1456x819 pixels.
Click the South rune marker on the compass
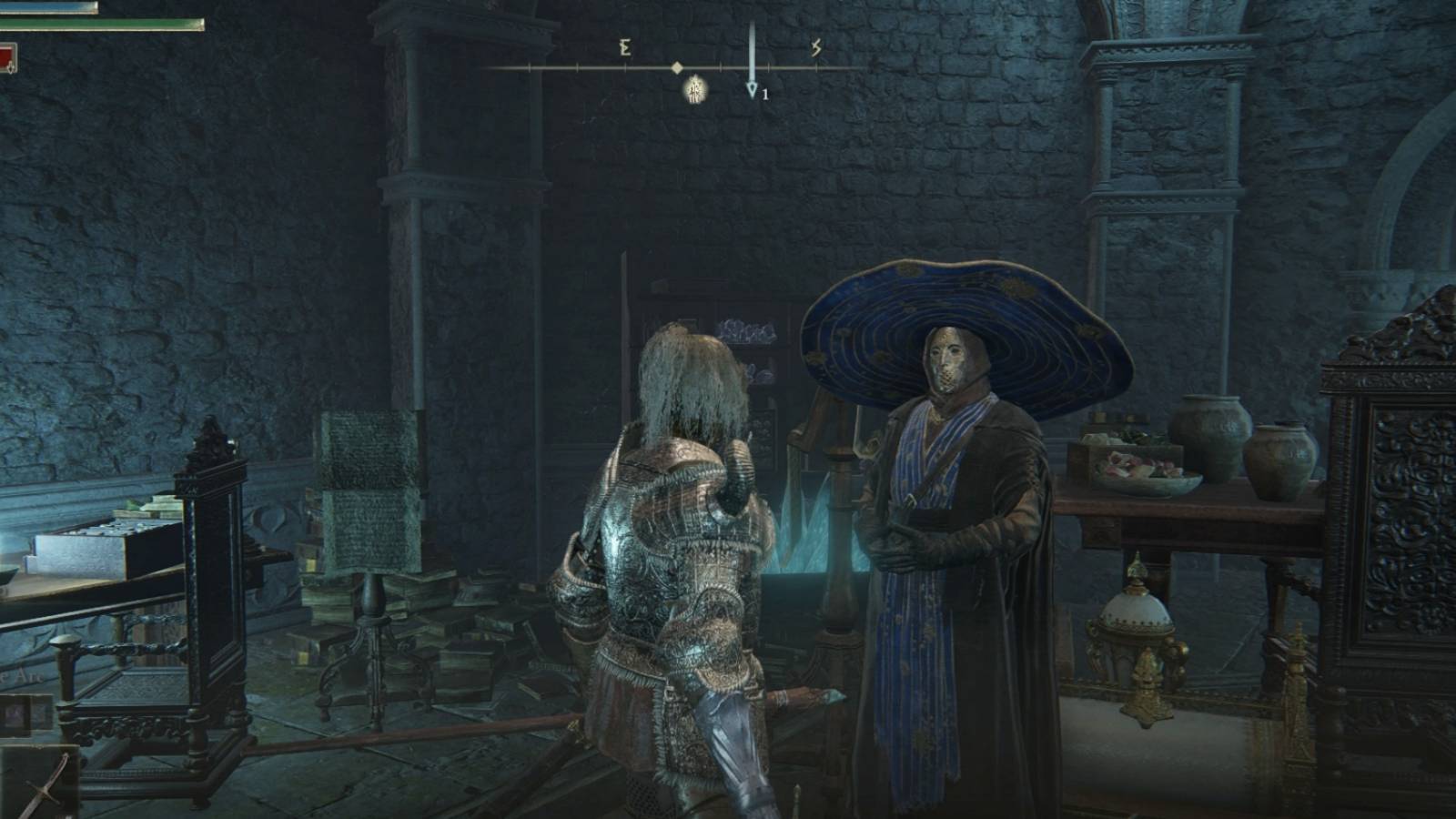point(816,47)
